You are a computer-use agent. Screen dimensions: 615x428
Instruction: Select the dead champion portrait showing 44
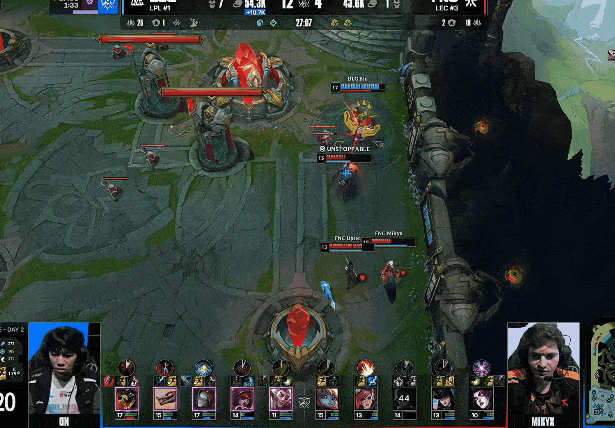405,399
